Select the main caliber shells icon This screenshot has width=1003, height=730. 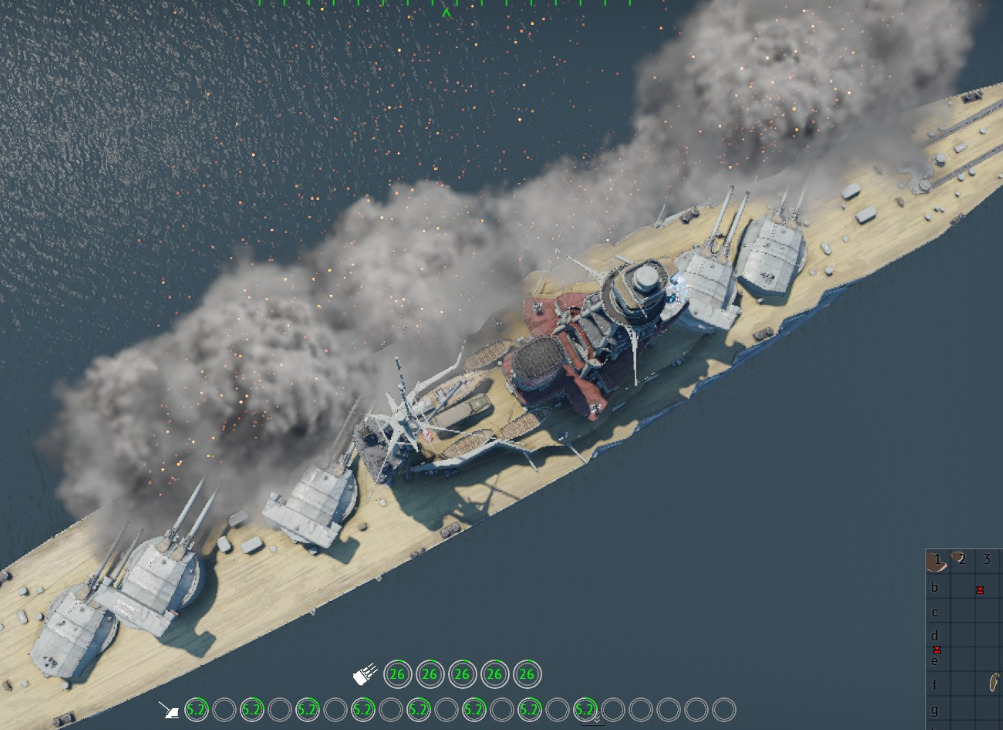(365, 675)
